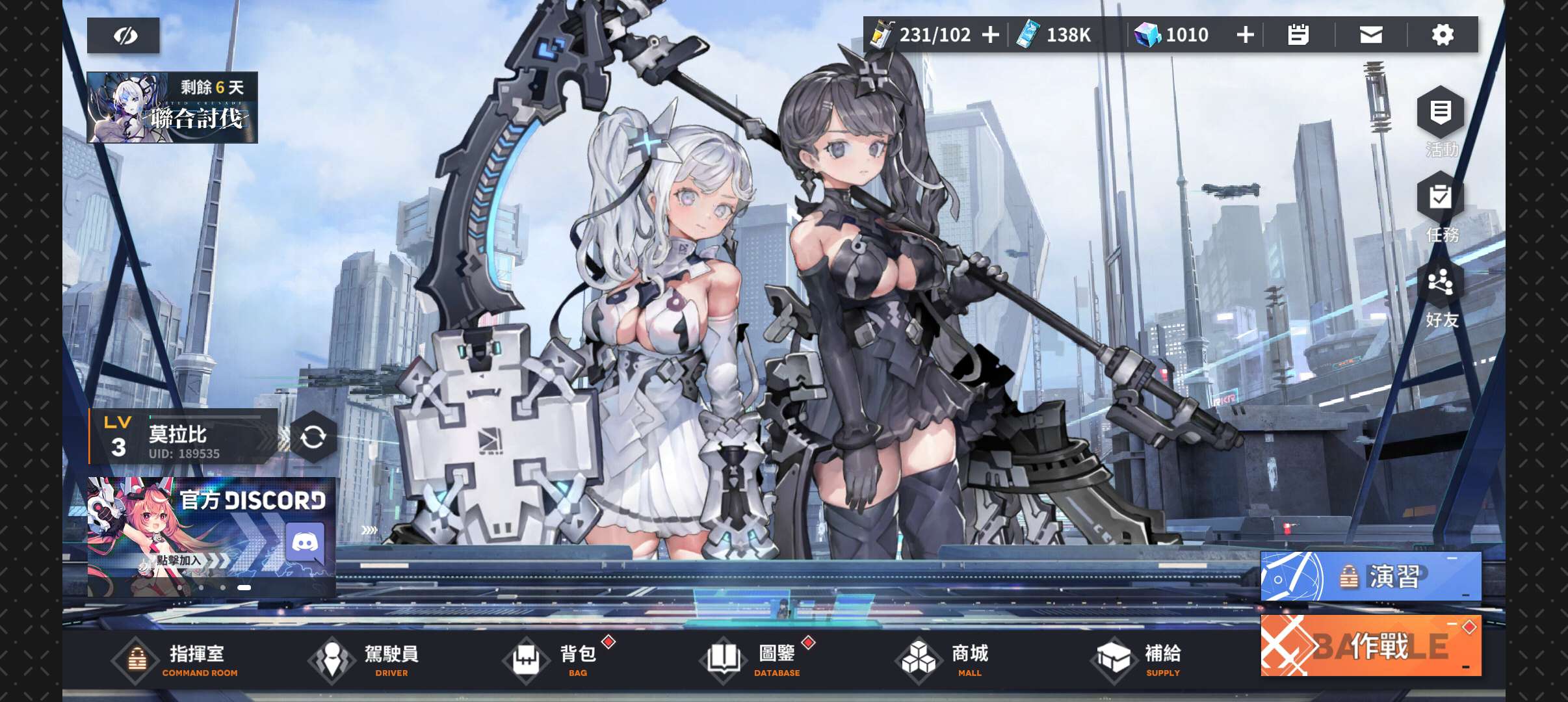Image resolution: width=1568 pixels, height=702 pixels.
Task: Open the settings gear
Action: pos(1443,35)
